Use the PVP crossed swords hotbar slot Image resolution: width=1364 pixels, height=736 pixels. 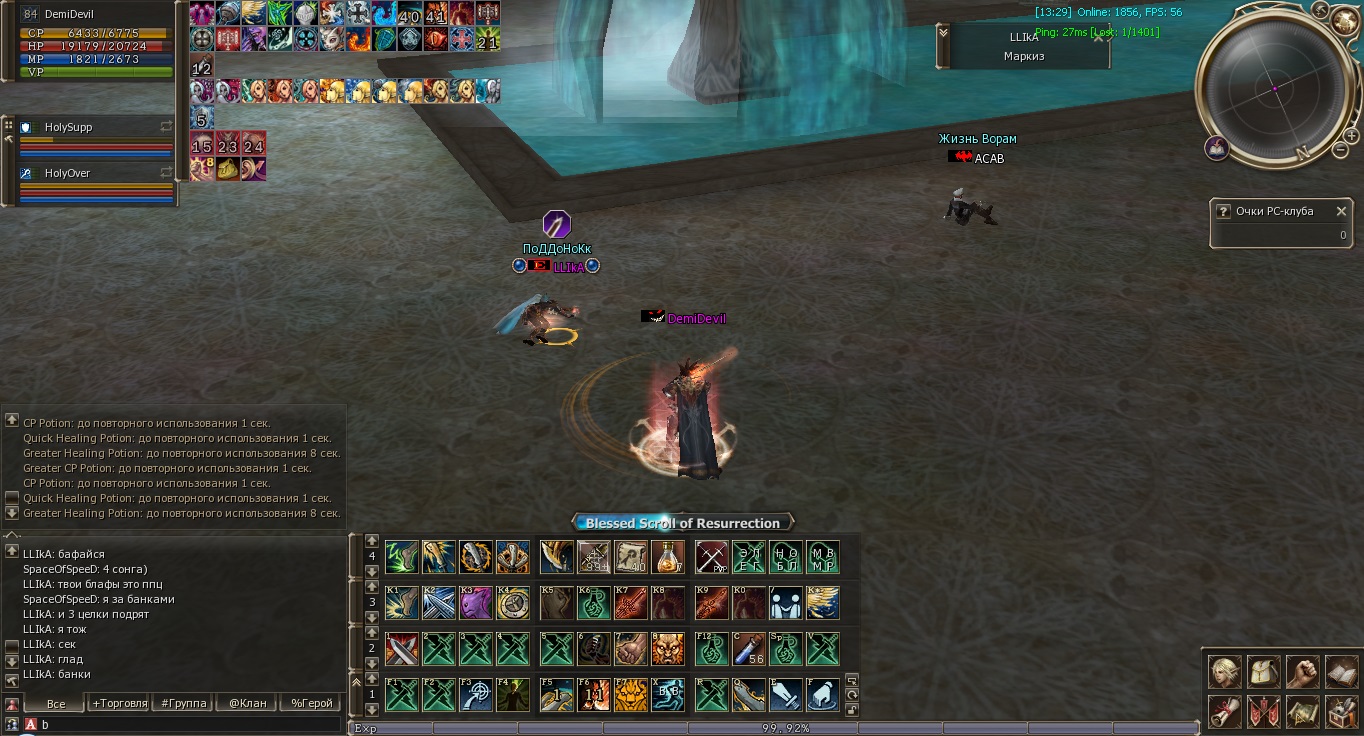tap(712, 557)
